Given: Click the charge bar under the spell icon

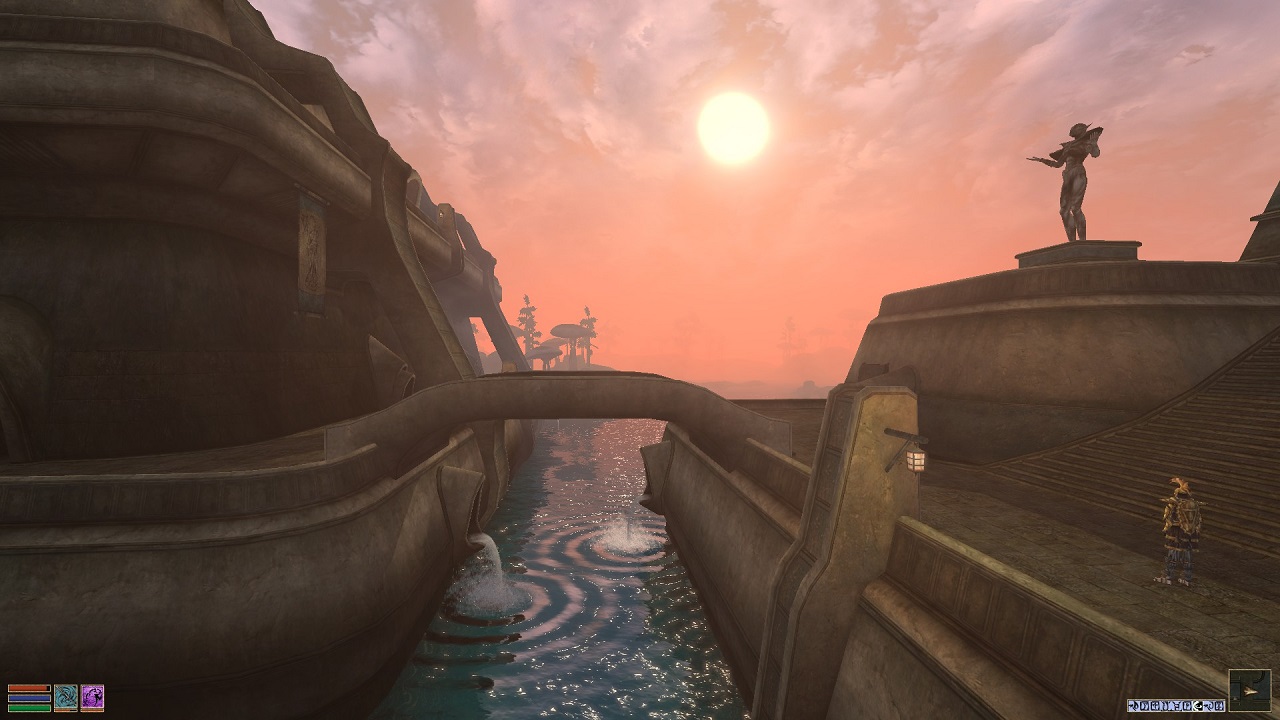Looking at the screenshot, I should 92,711.
